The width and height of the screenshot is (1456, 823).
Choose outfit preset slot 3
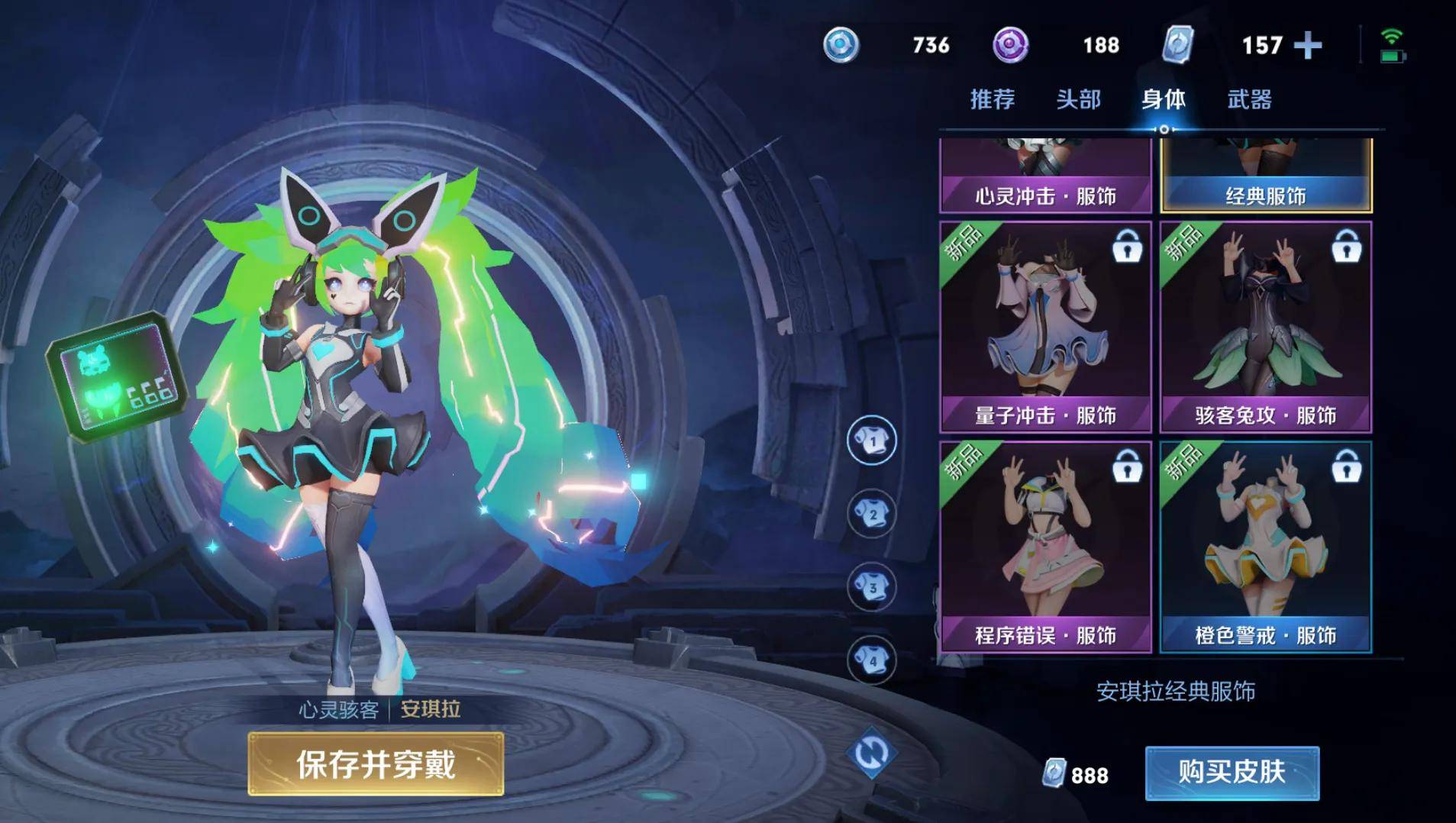coord(872,587)
